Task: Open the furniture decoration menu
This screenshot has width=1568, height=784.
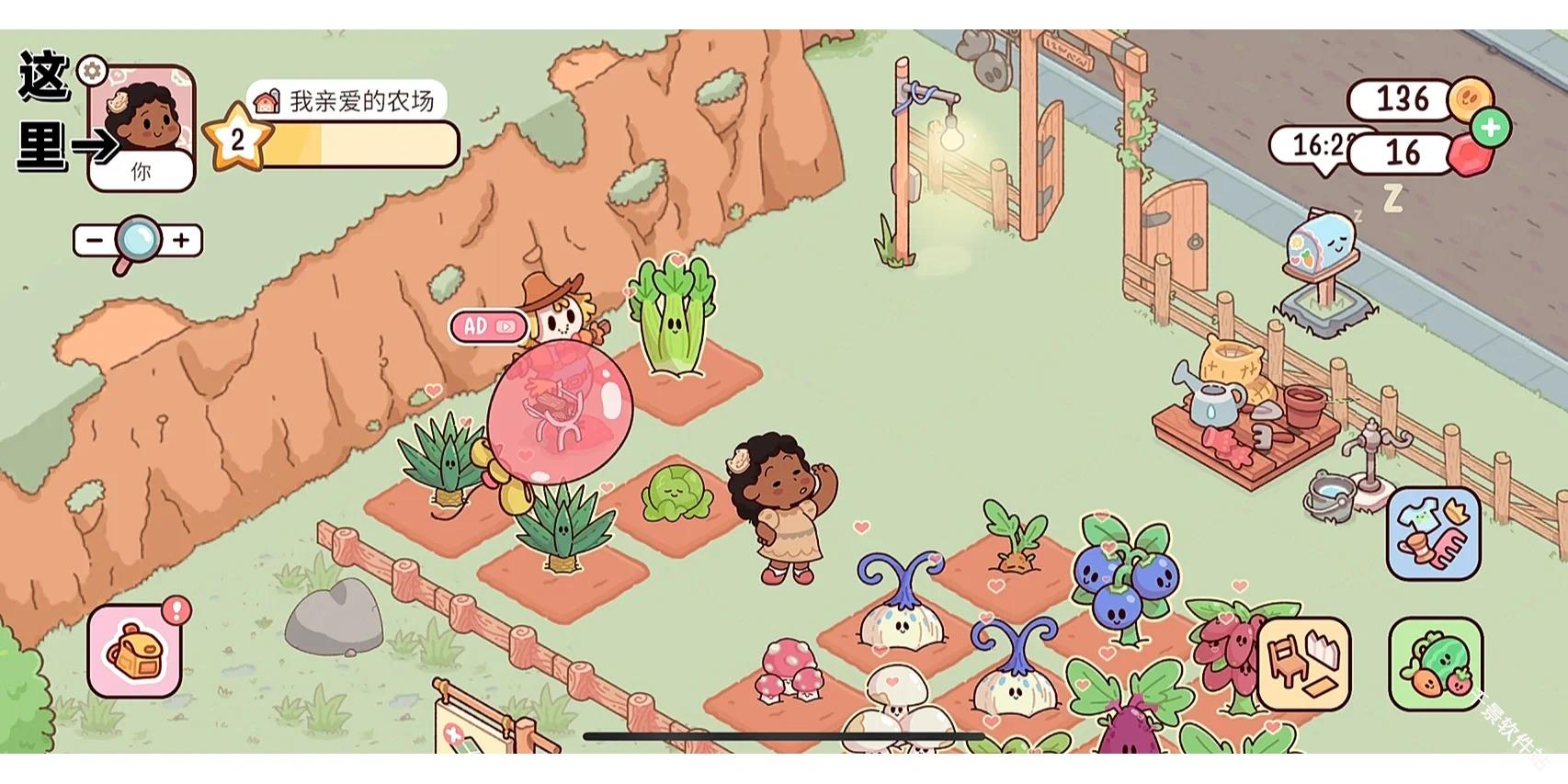Action: pyautogui.click(x=1303, y=664)
